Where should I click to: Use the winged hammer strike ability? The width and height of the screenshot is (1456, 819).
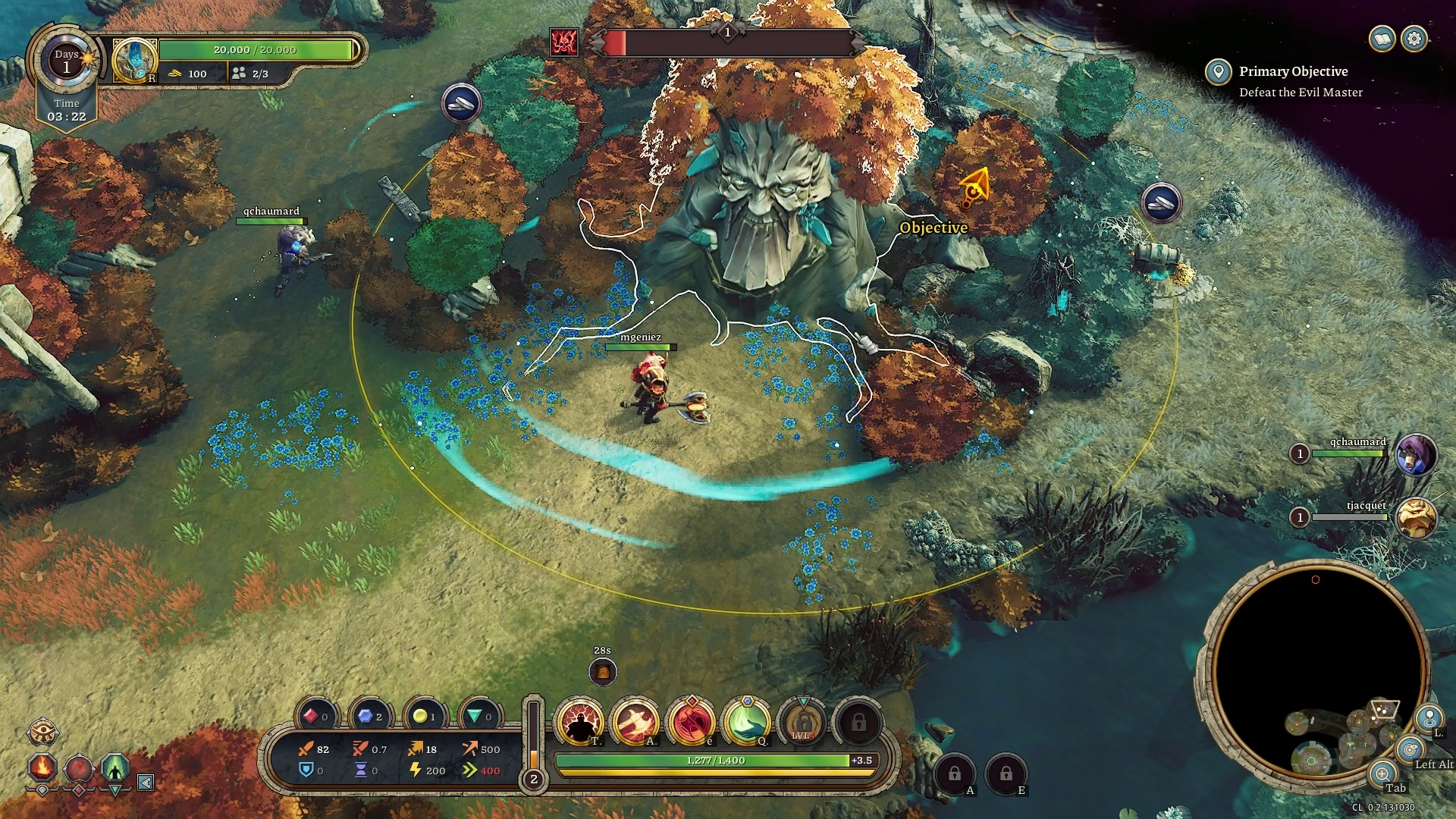pyautogui.click(x=635, y=721)
